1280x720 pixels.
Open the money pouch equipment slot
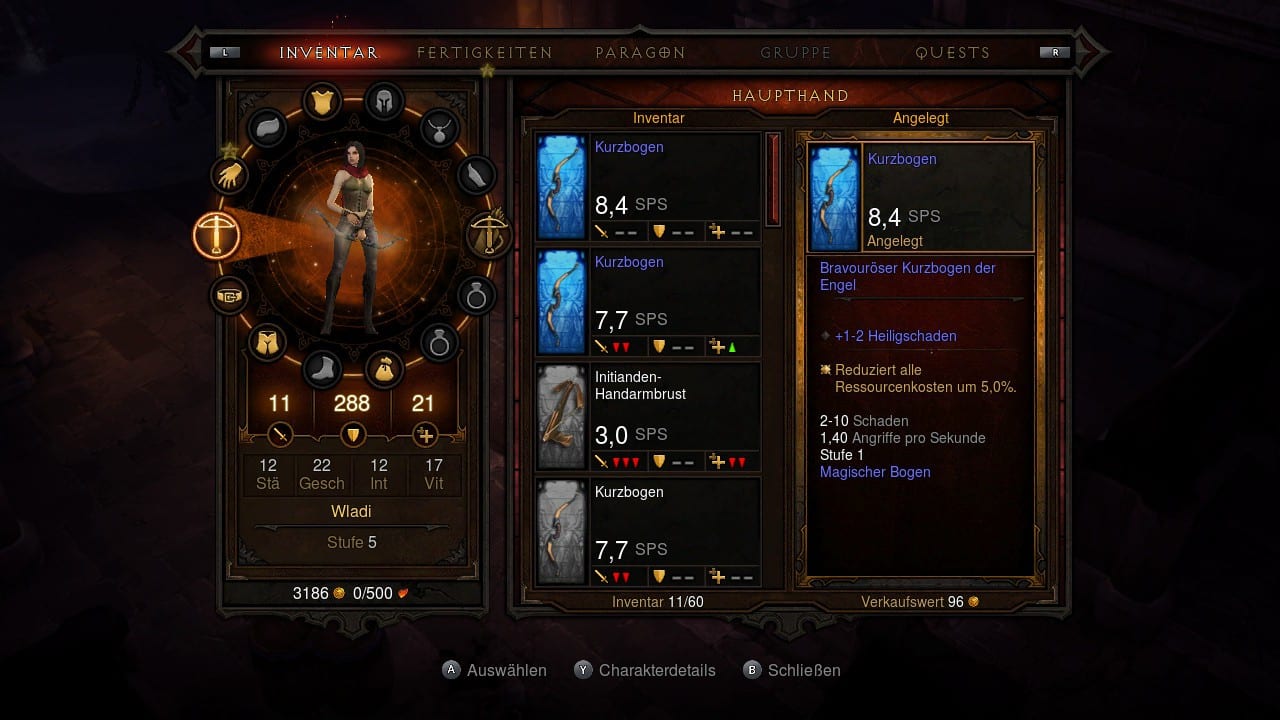pyautogui.click(x=383, y=370)
